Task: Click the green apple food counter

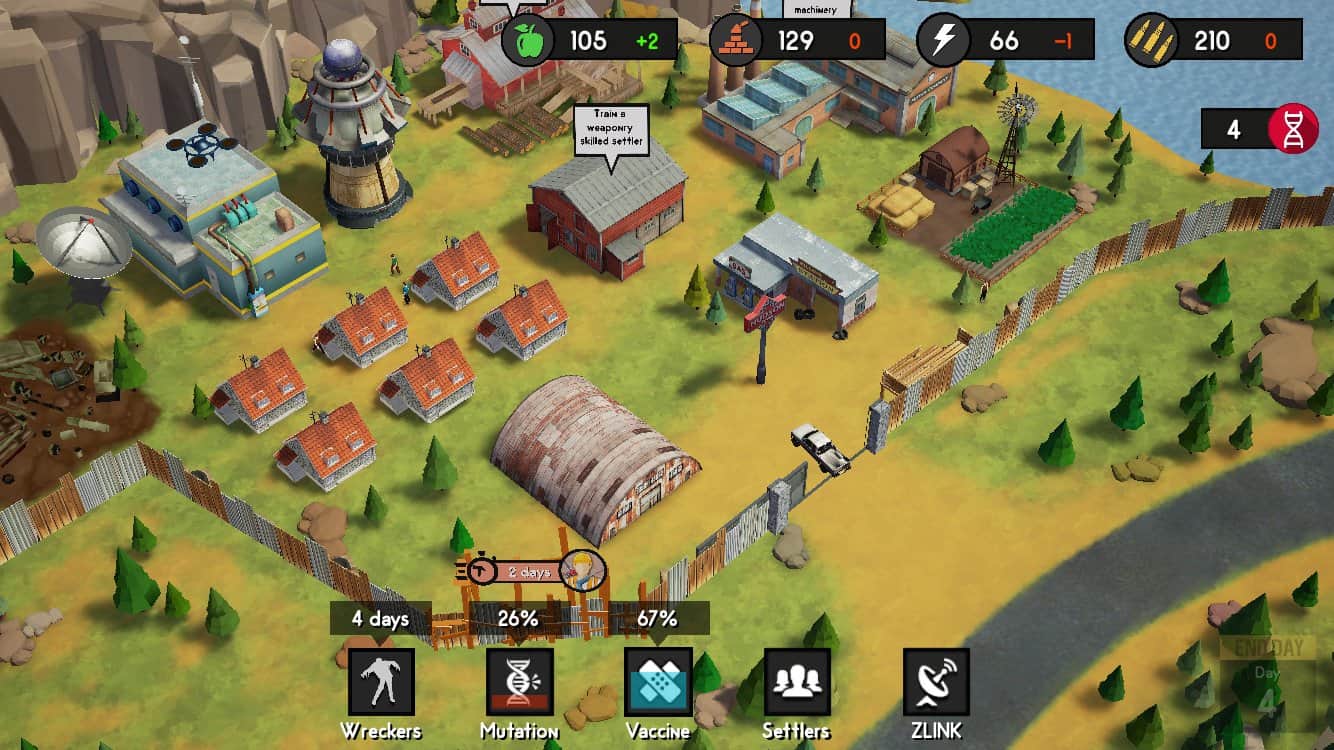Action: (528, 40)
